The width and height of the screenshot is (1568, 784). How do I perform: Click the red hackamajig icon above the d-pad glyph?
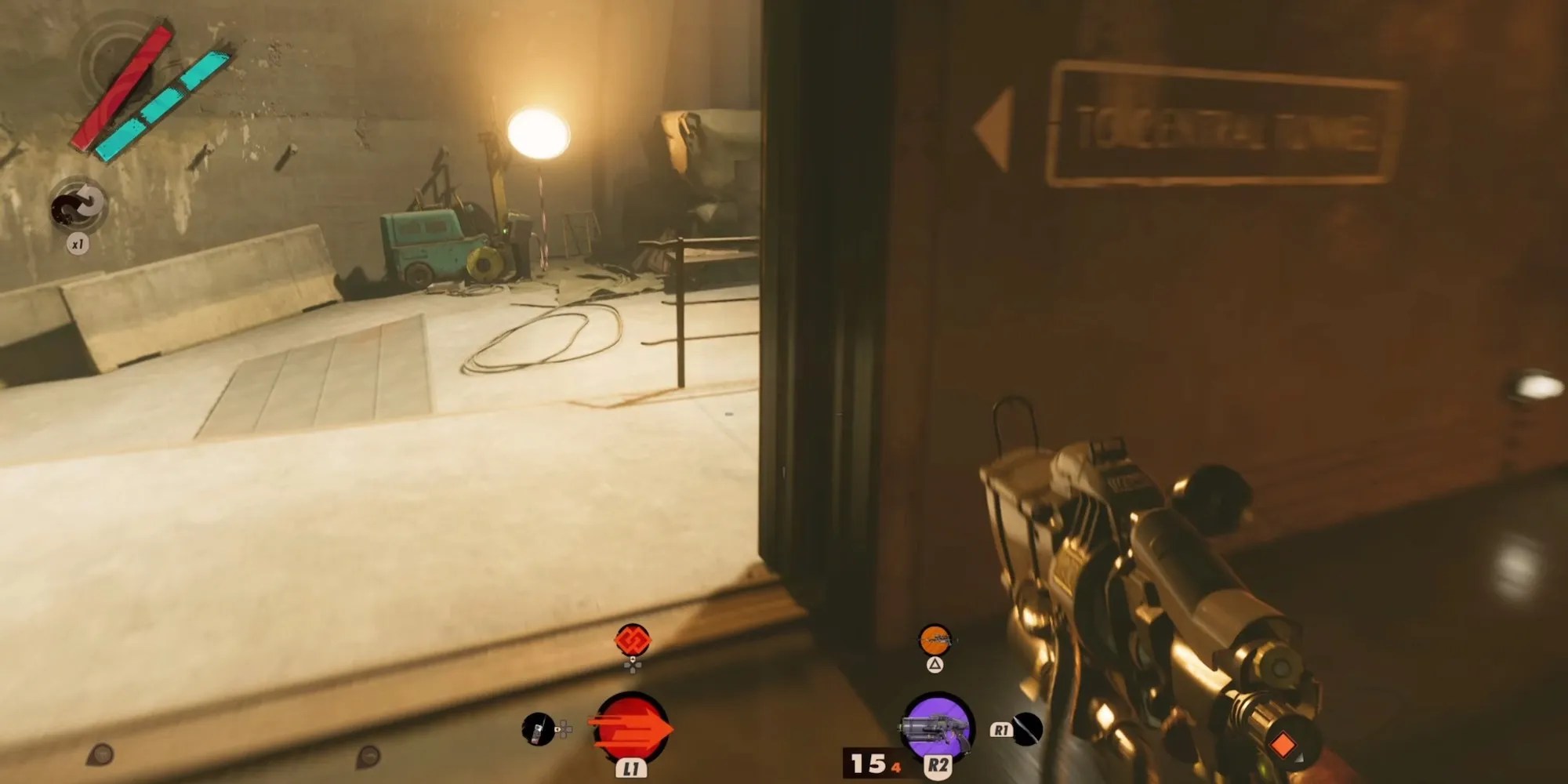633,637
